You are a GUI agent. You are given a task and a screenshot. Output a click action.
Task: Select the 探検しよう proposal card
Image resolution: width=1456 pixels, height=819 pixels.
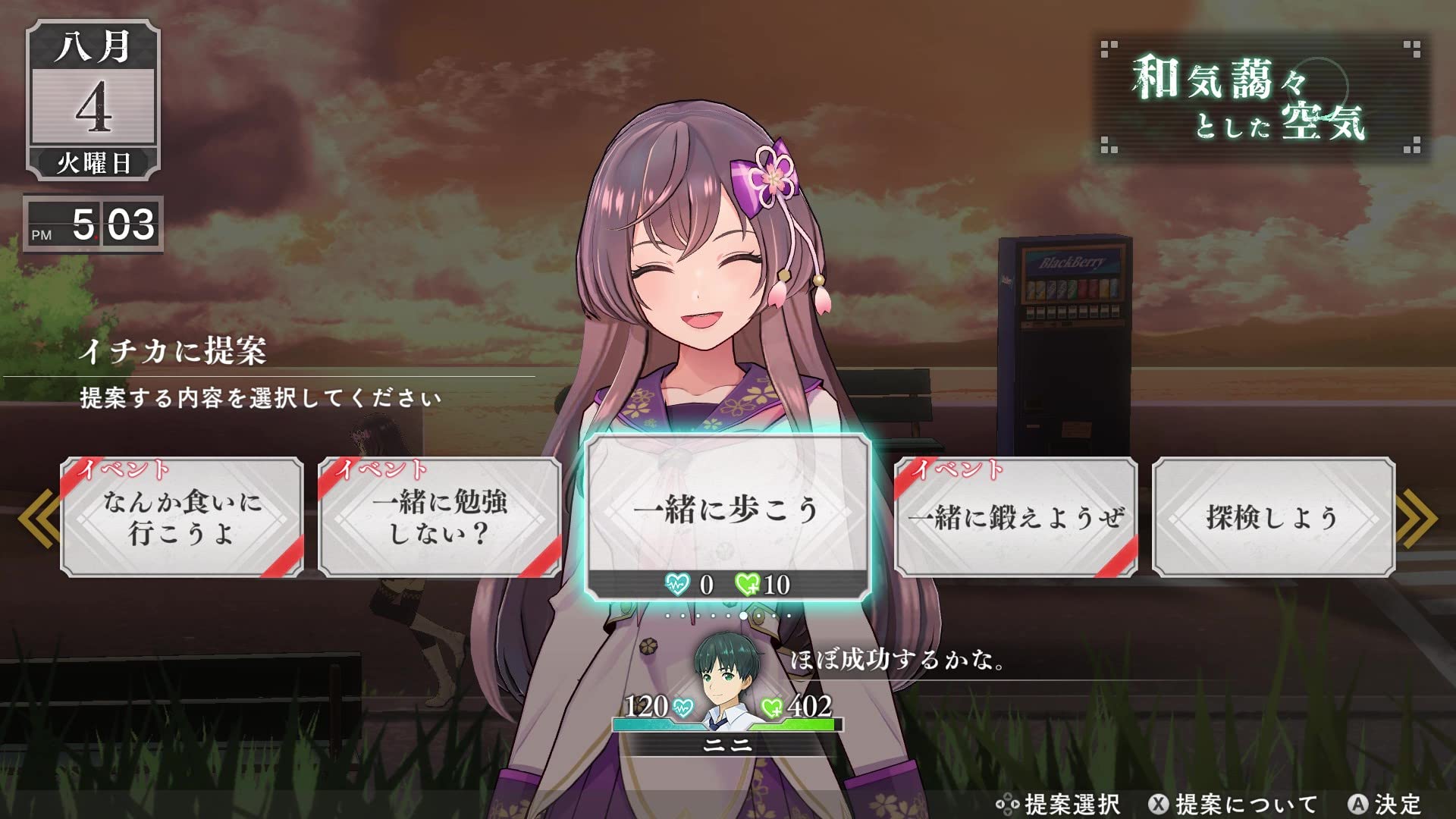[x=1272, y=517]
